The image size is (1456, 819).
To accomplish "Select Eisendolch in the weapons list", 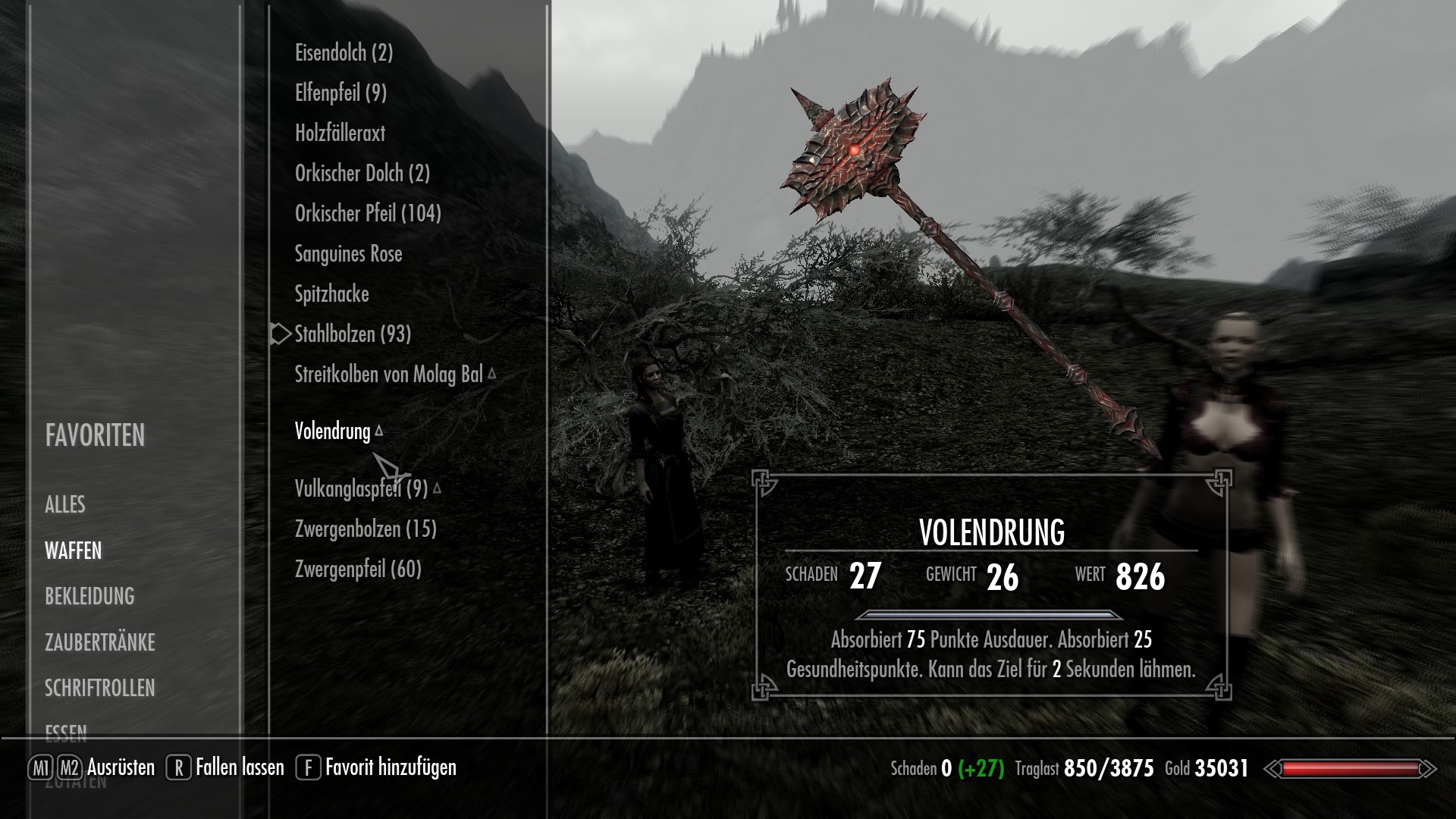I will pyautogui.click(x=344, y=52).
